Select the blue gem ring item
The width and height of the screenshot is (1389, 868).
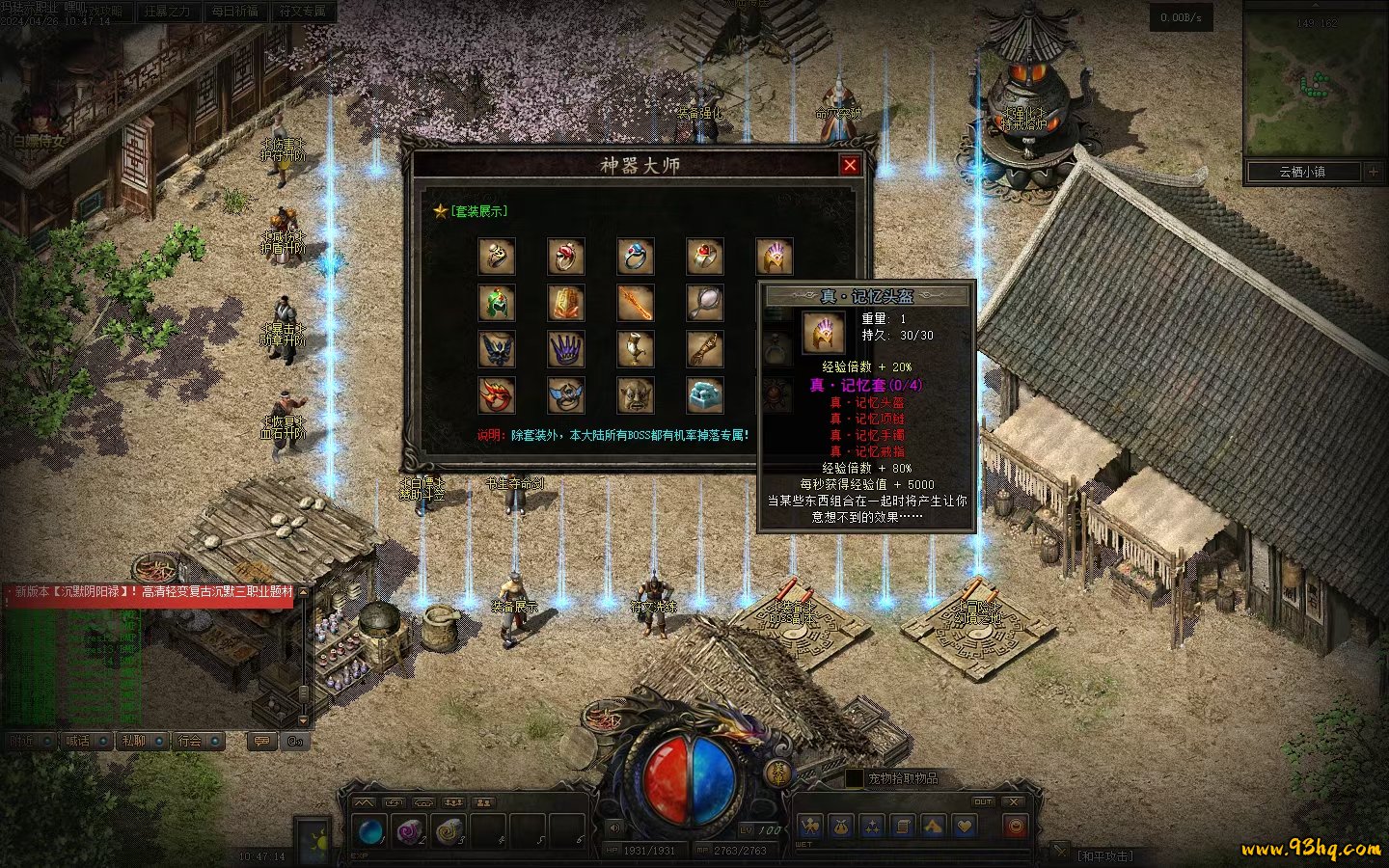pyautogui.click(x=636, y=257)
